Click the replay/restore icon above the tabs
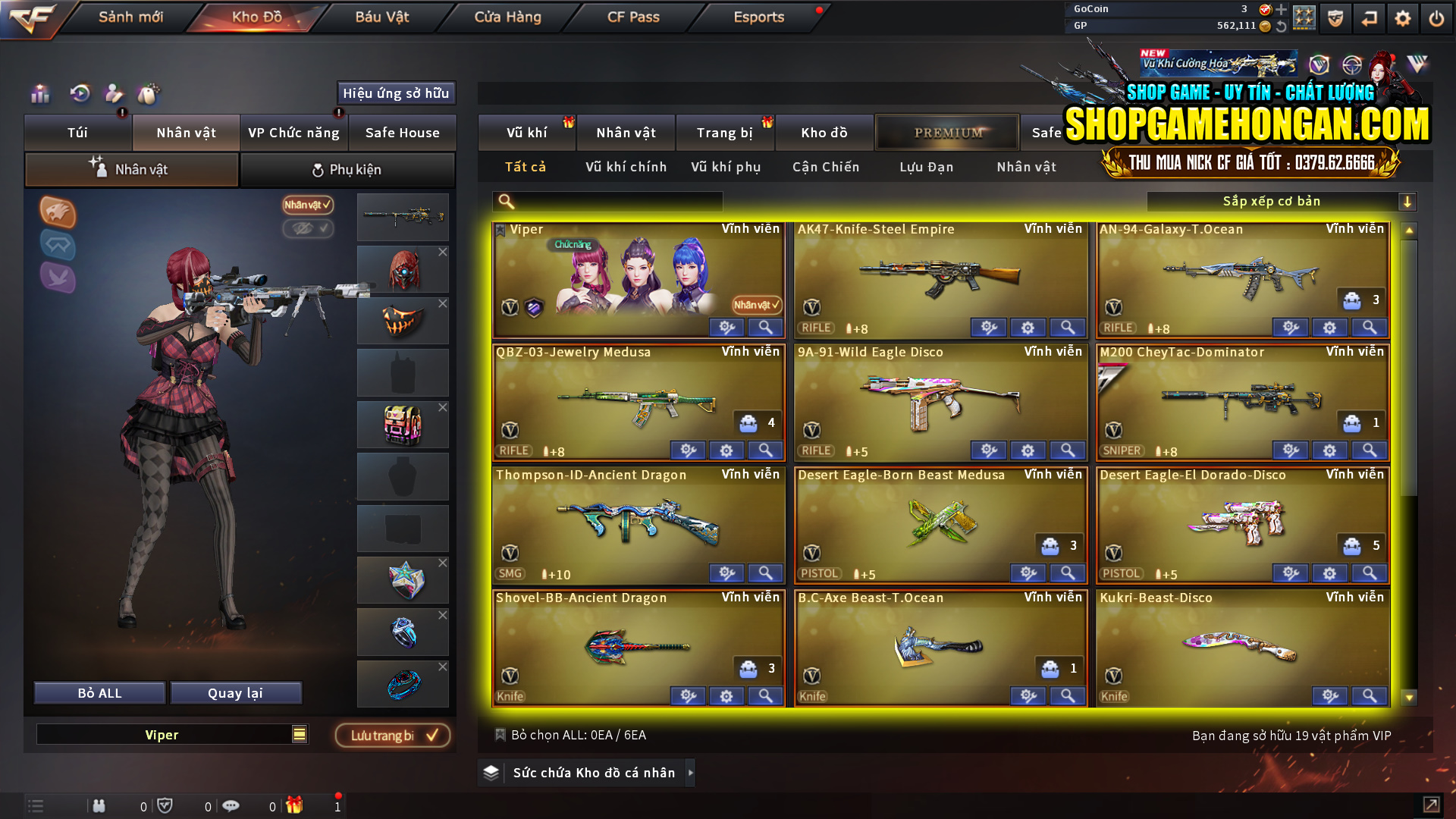The image size is (1456, 819). coord(80,94)
